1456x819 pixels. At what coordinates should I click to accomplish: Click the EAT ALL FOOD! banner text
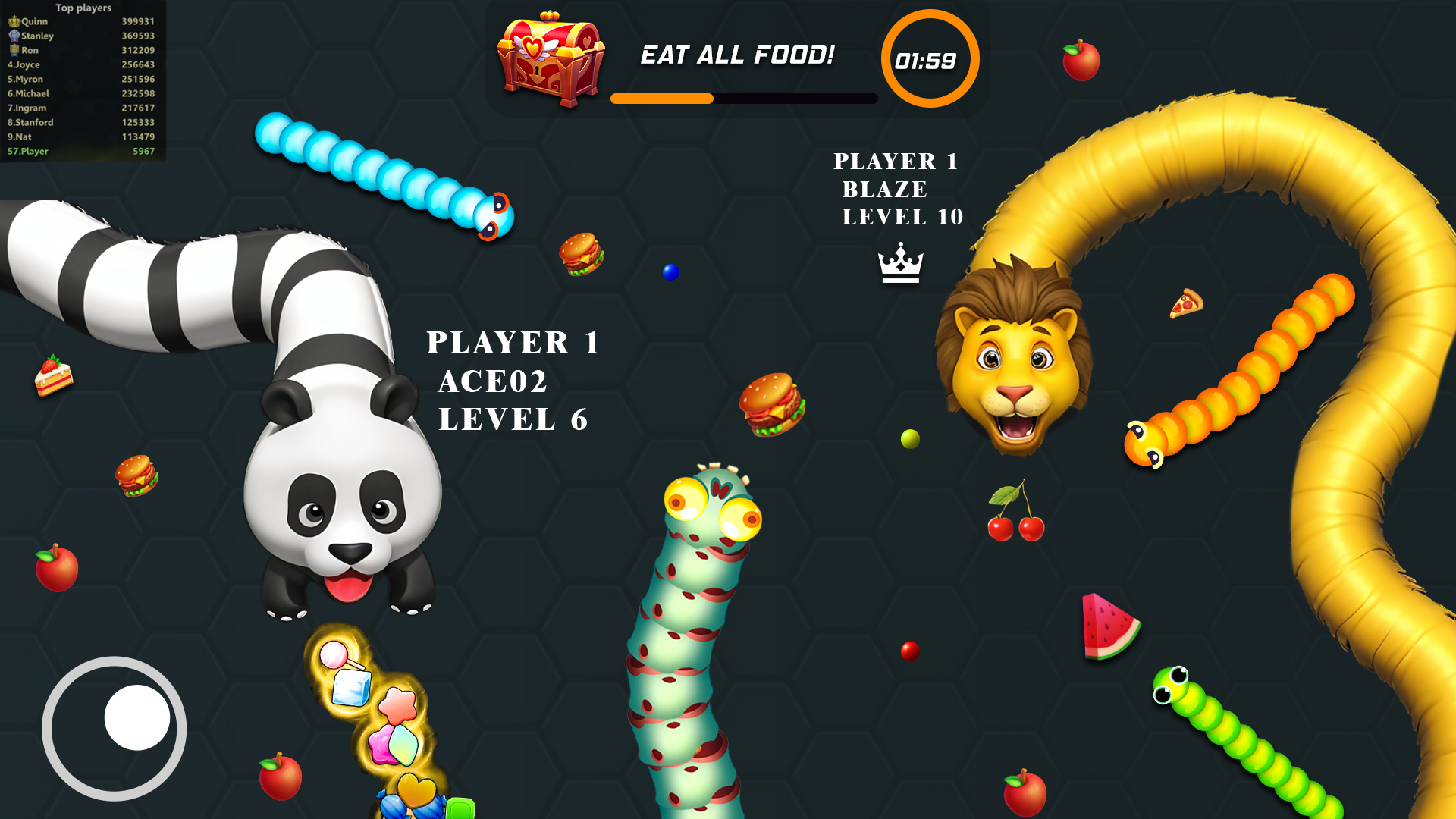738,54
